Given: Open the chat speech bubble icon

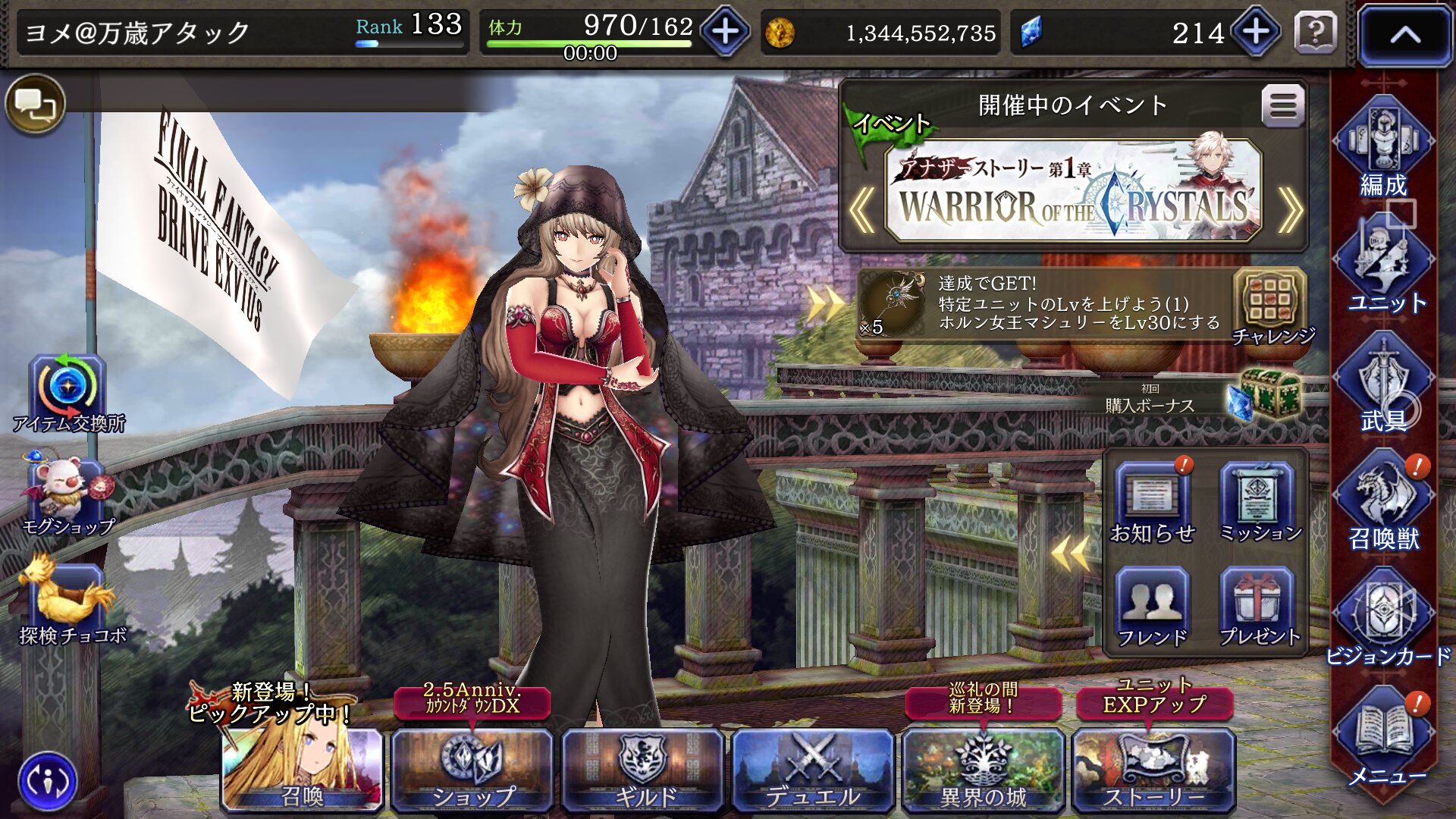Looking at the screenshot, I should tap(35, 104).
